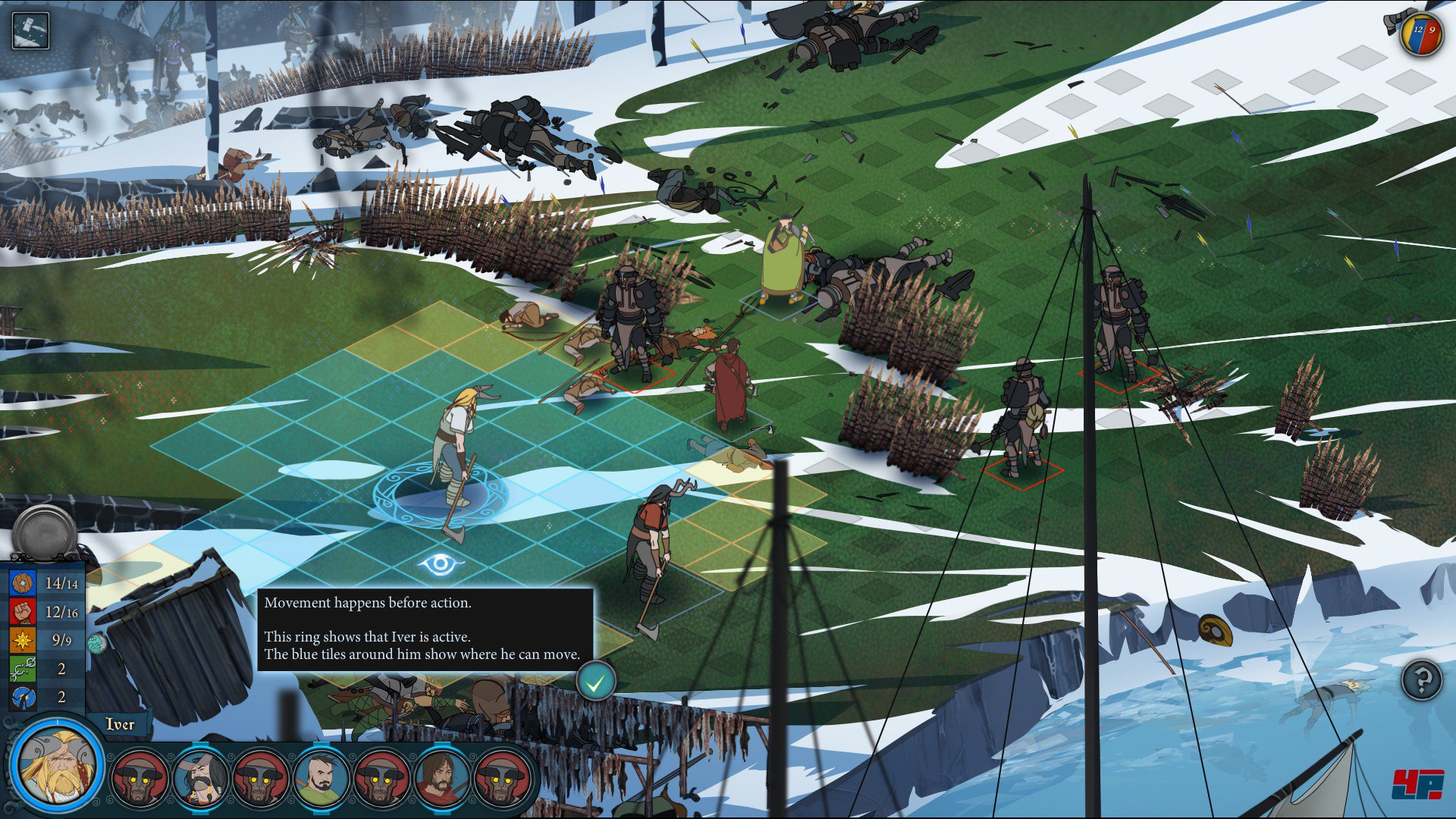Click the round shield armor icon
The width and height of the screenshot is (1456, 819).
point(23,583)
